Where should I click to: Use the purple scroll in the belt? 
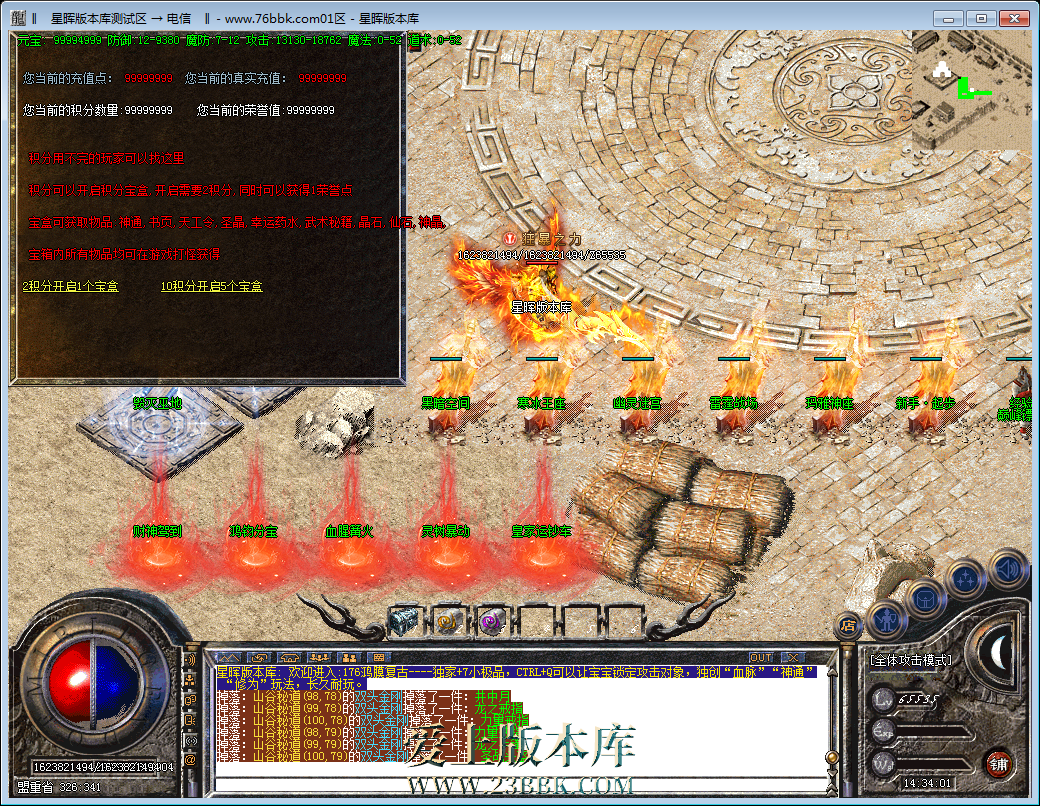click(492, 621)
